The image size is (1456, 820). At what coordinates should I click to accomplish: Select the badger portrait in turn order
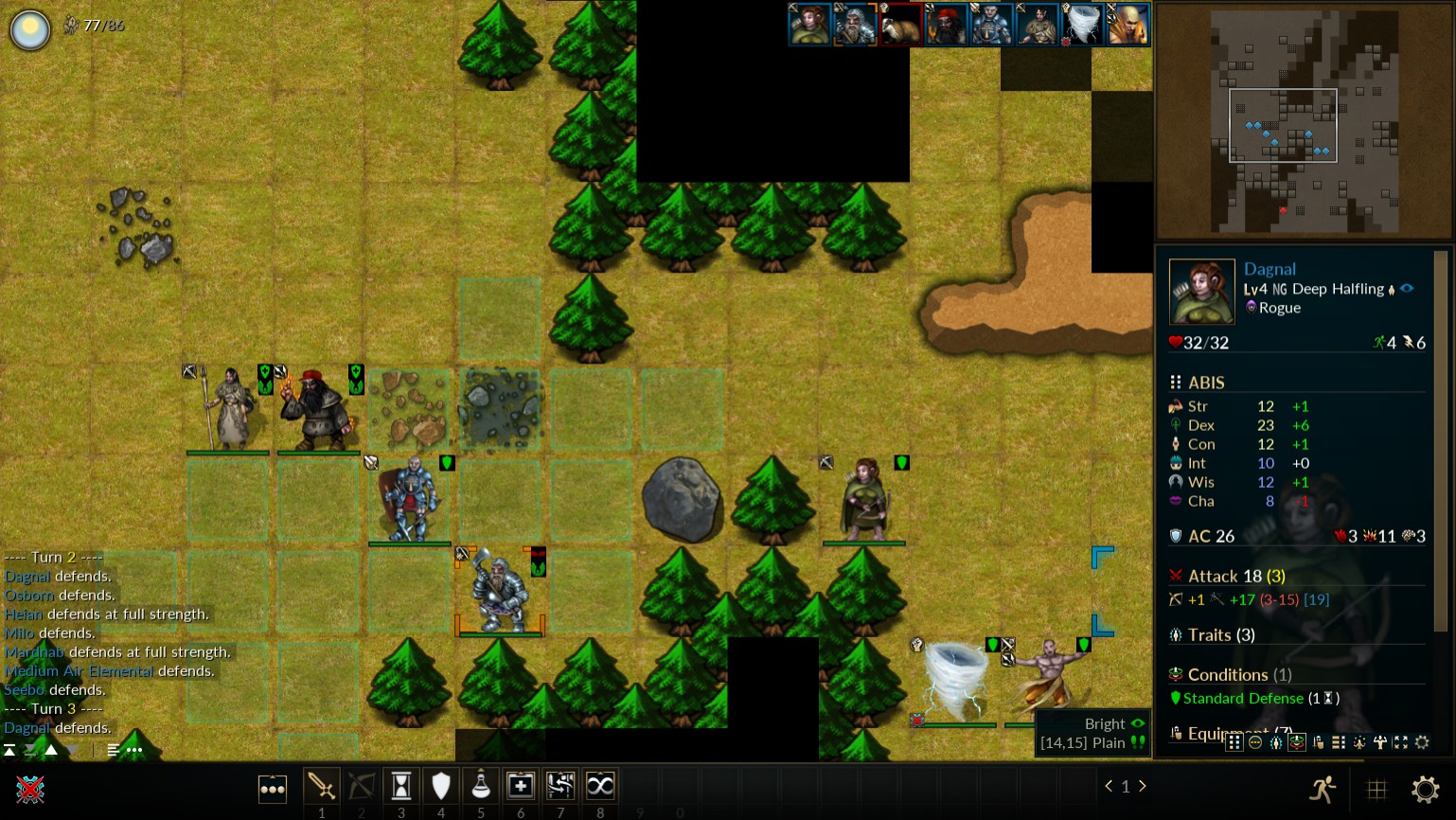coord(900,25)
